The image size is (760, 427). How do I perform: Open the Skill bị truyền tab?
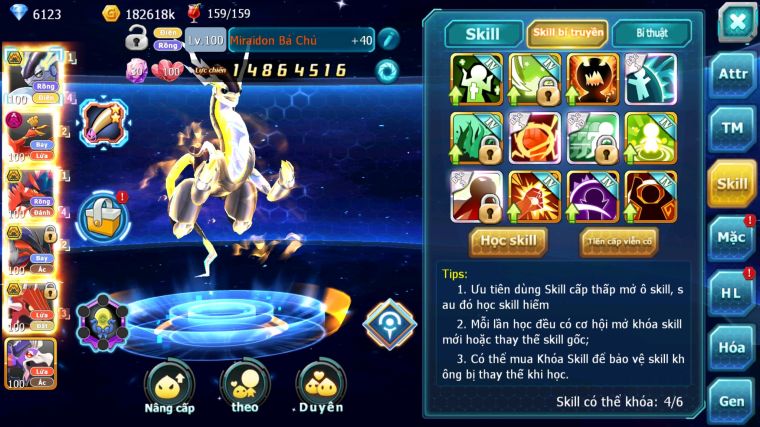coord(567,34)
